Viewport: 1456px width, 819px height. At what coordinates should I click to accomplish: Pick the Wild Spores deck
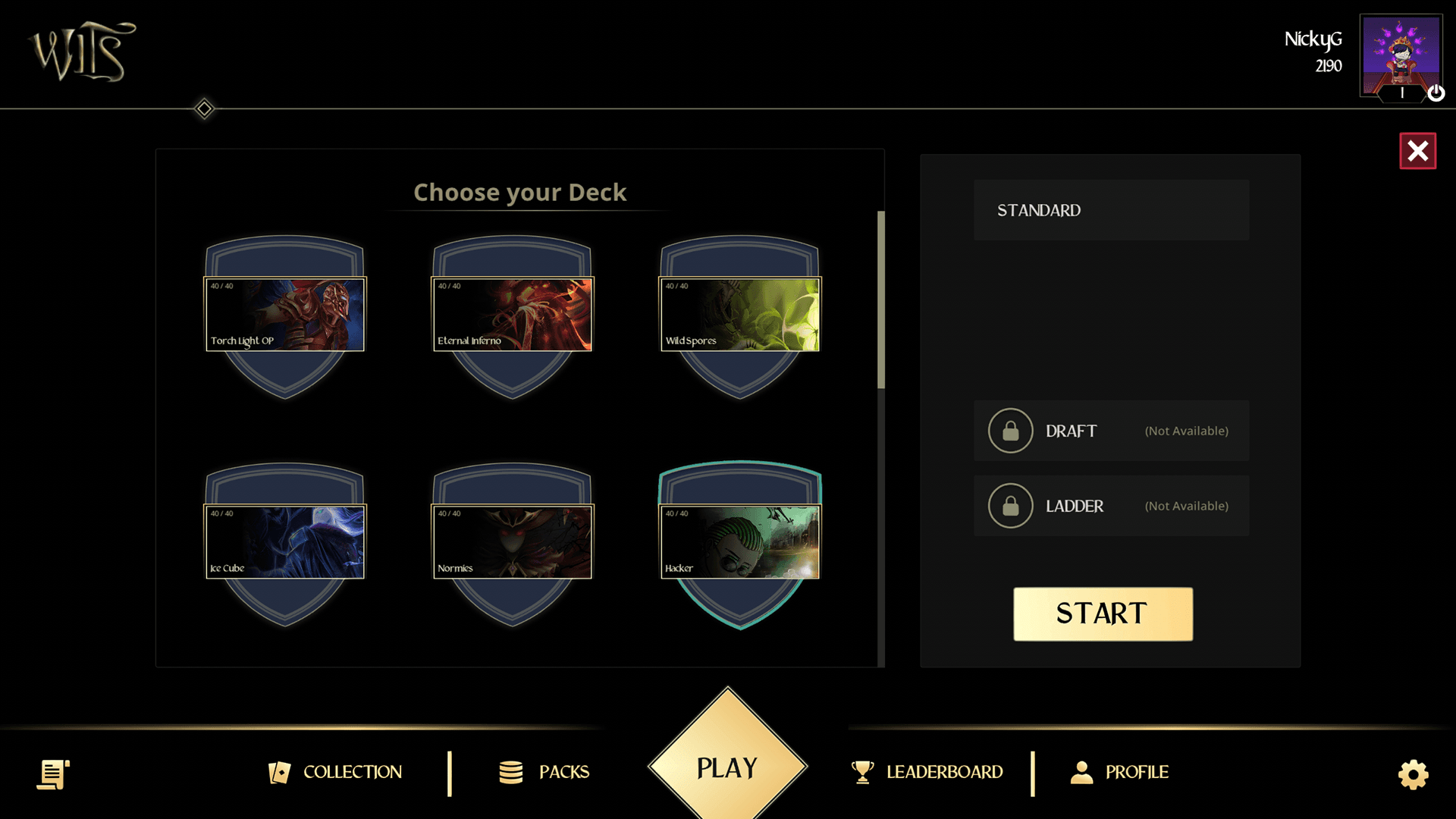pyautogui.click(x=740, y=314)
